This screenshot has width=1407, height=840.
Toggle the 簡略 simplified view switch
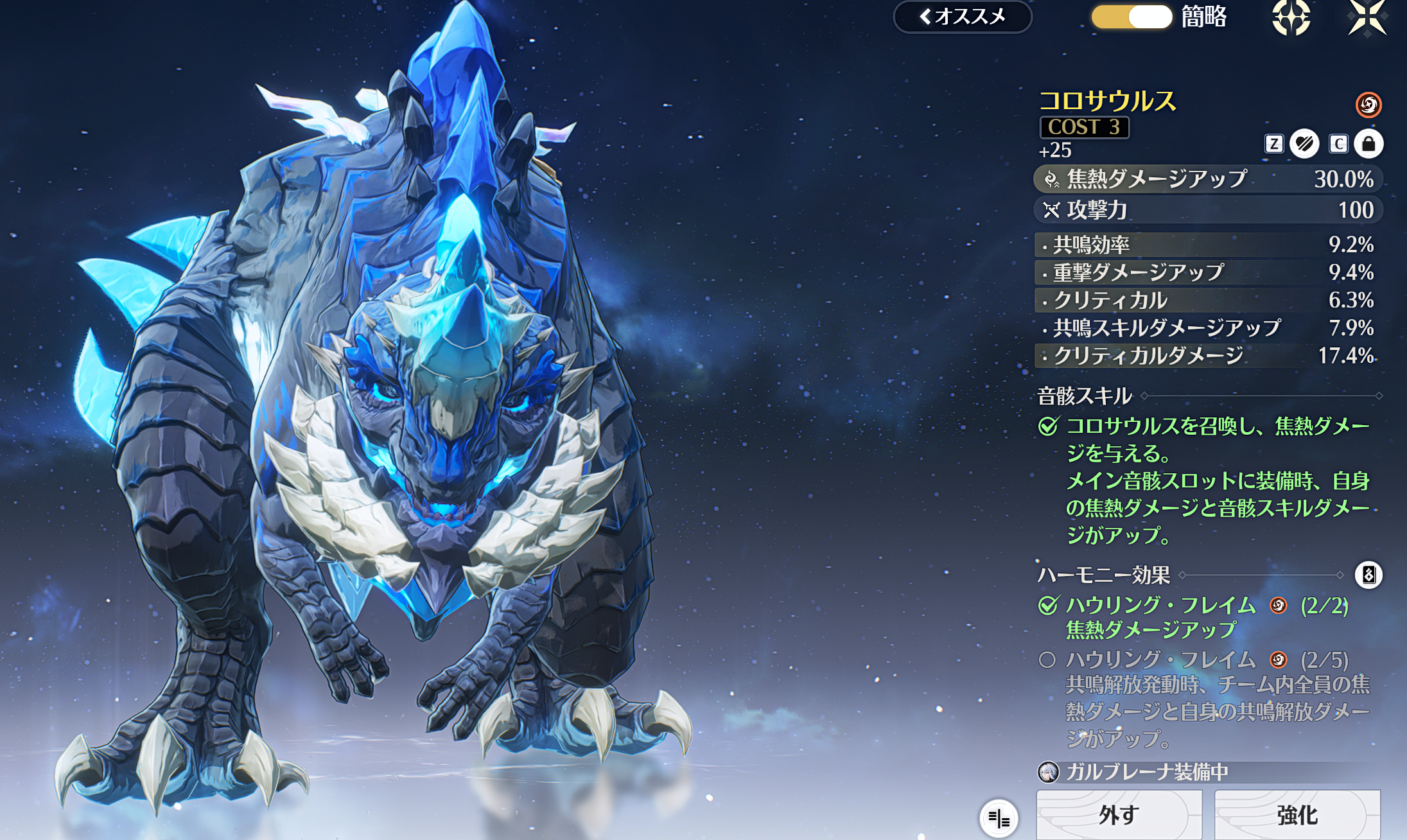[1132, 17]
